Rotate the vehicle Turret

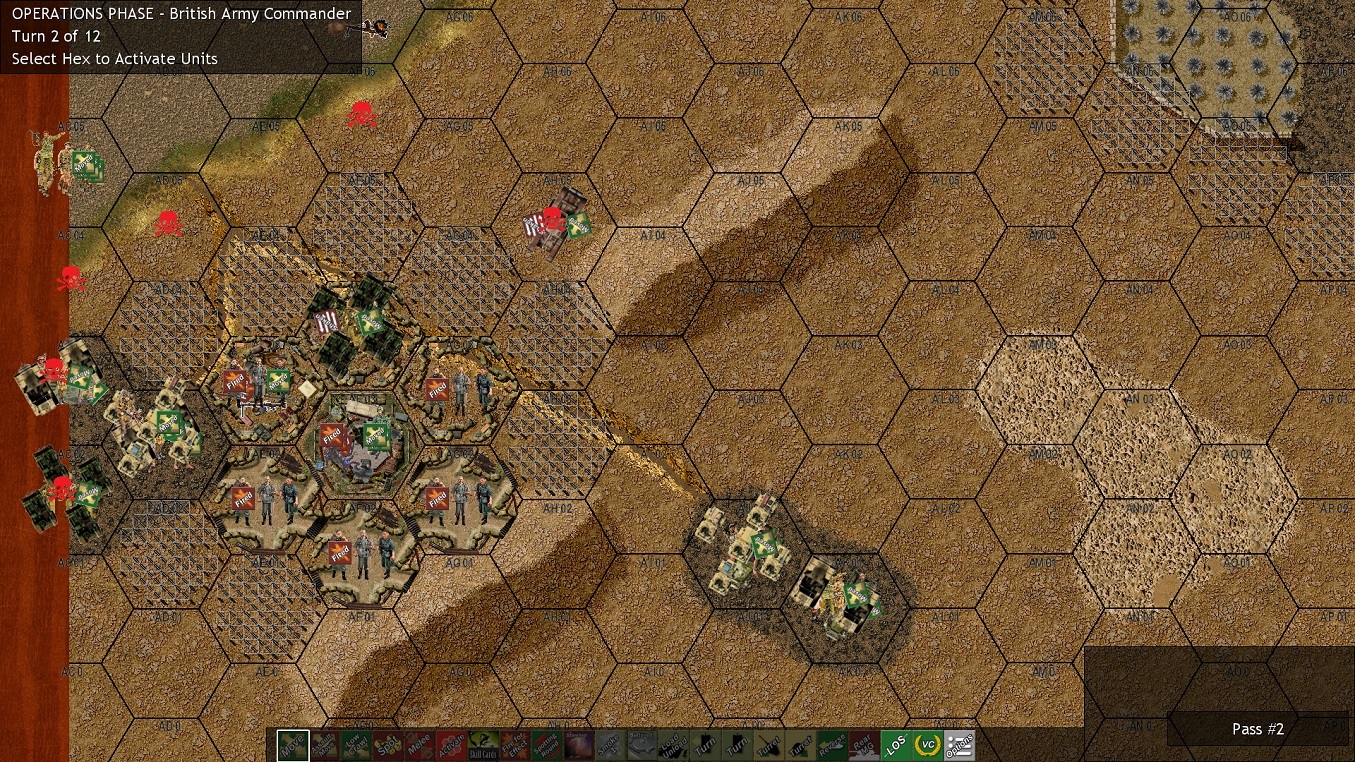click(x=771, y=745)
